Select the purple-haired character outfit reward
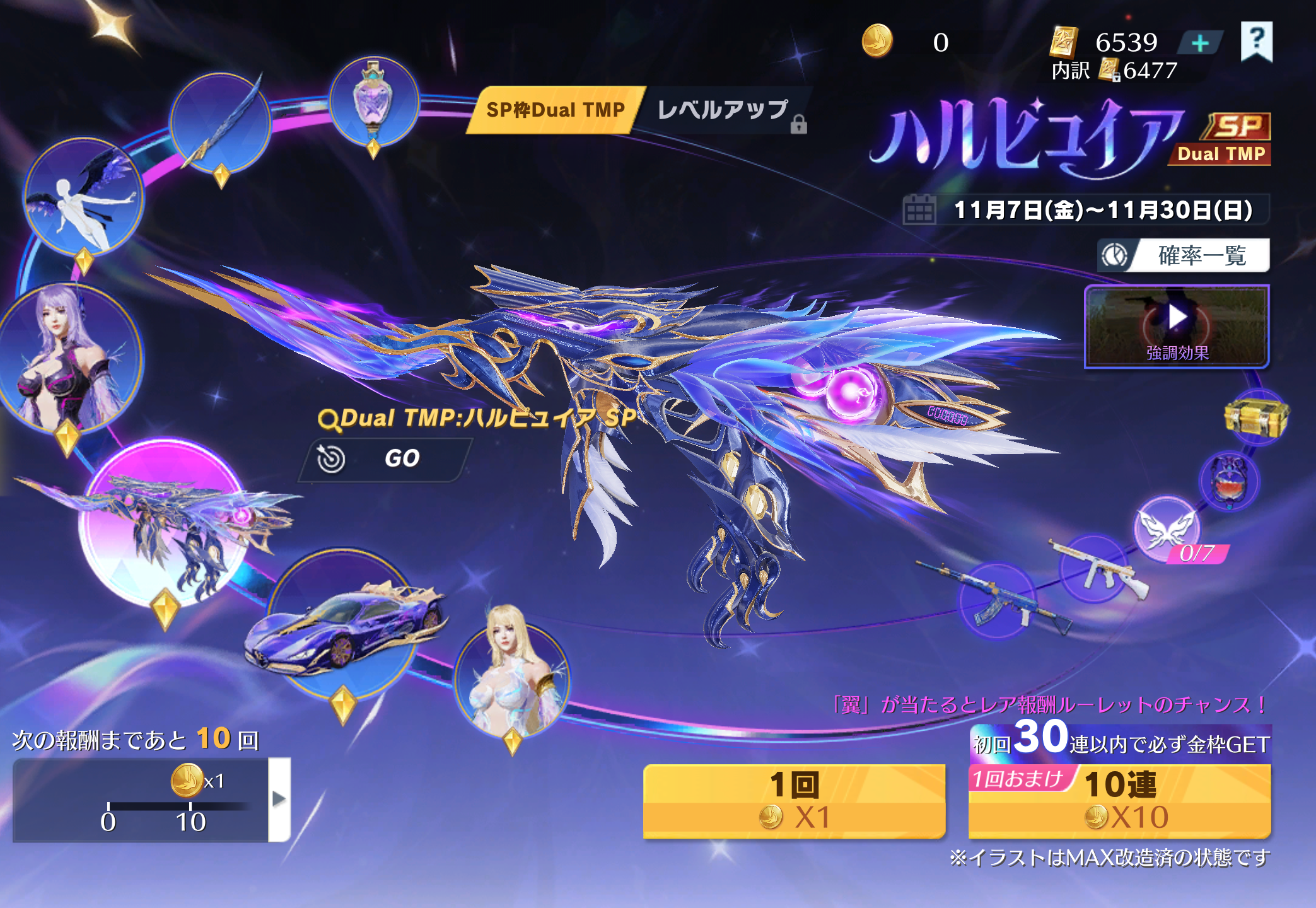 (69, 356)
